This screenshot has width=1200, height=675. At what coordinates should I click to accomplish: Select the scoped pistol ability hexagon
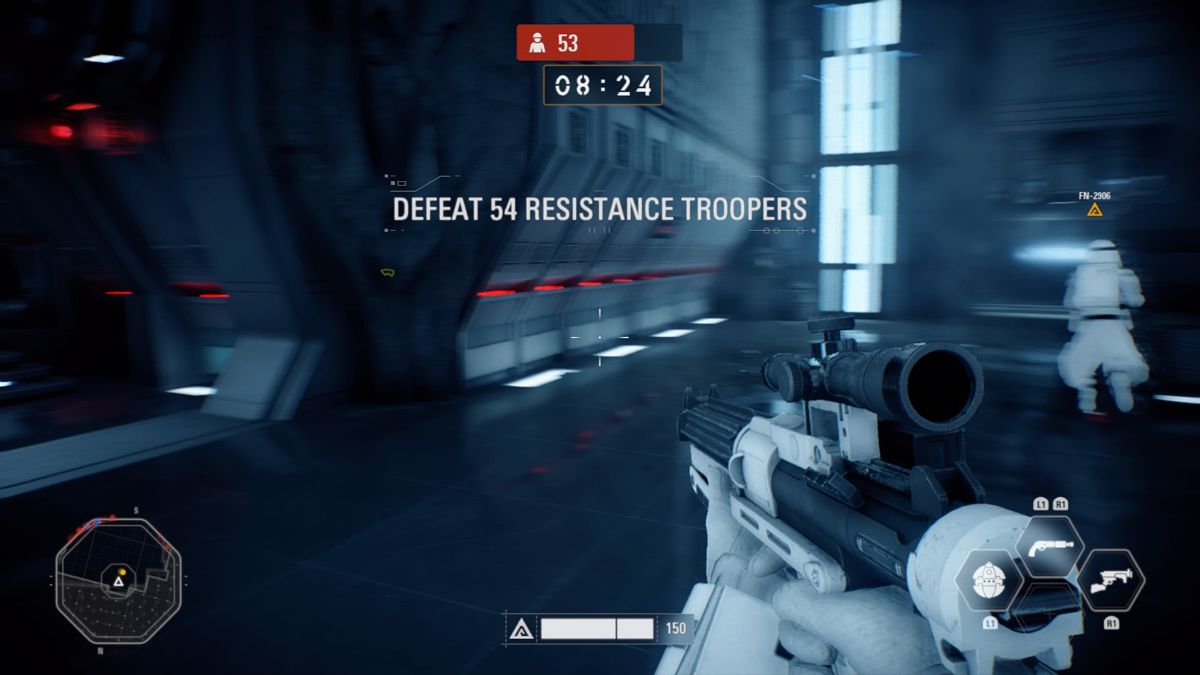[1050, 544]
